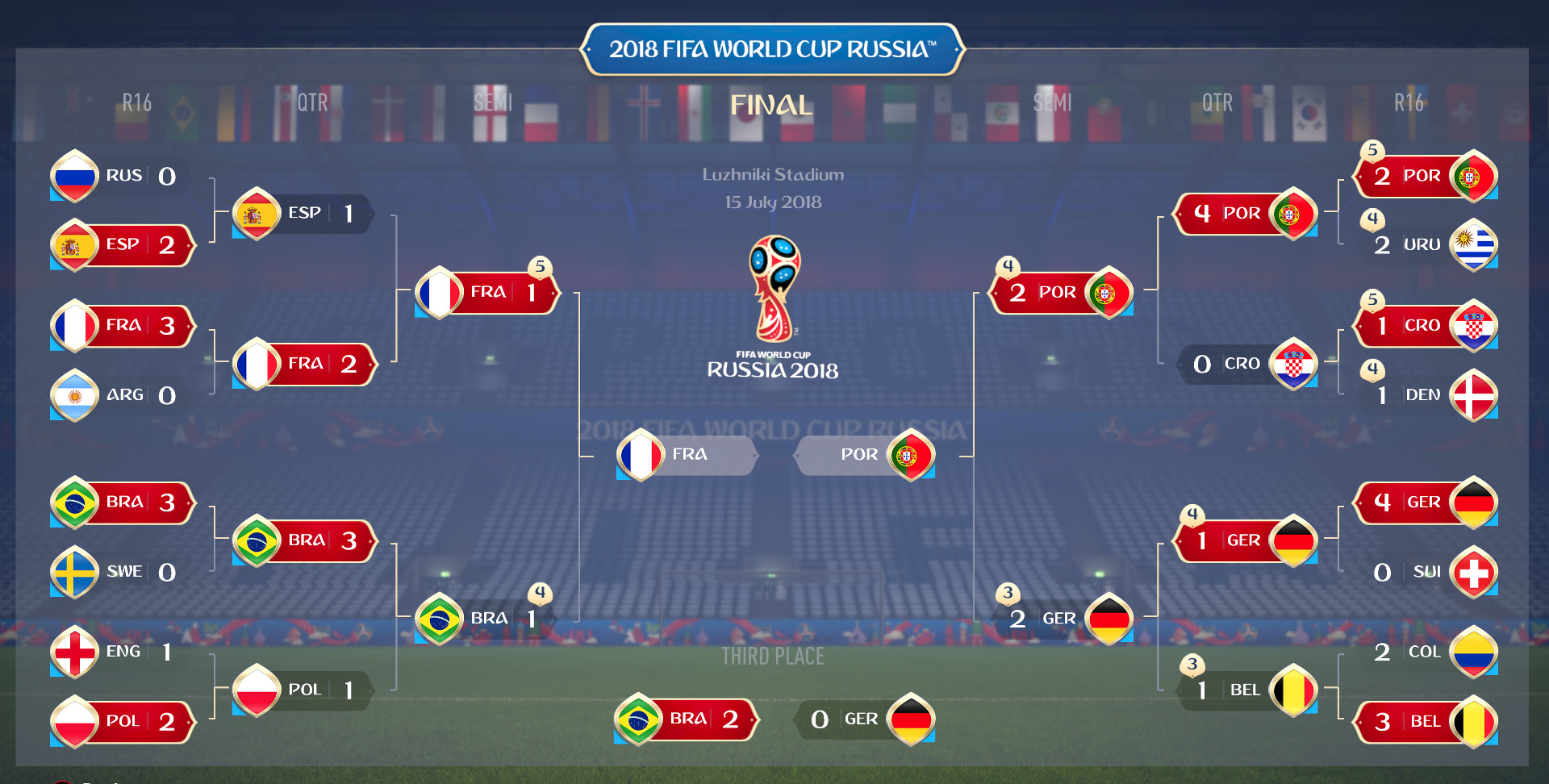This screenshot has height=784, width=1549.
Task: Click the Germany flag on the GER quarterfinal plate
Action: tap(1293, 540)
